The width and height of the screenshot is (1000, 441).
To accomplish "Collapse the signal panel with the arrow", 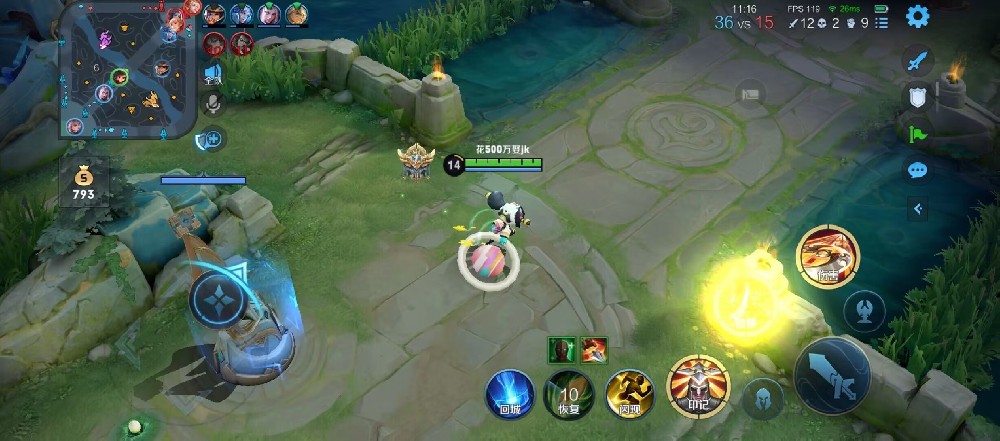I will click(918, 208).
